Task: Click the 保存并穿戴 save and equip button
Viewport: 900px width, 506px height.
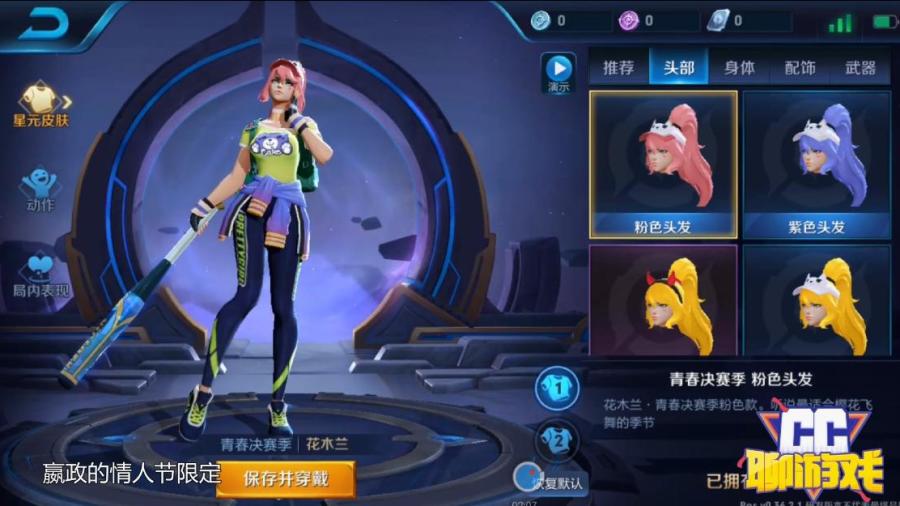Action: click(x=286, y=477)
